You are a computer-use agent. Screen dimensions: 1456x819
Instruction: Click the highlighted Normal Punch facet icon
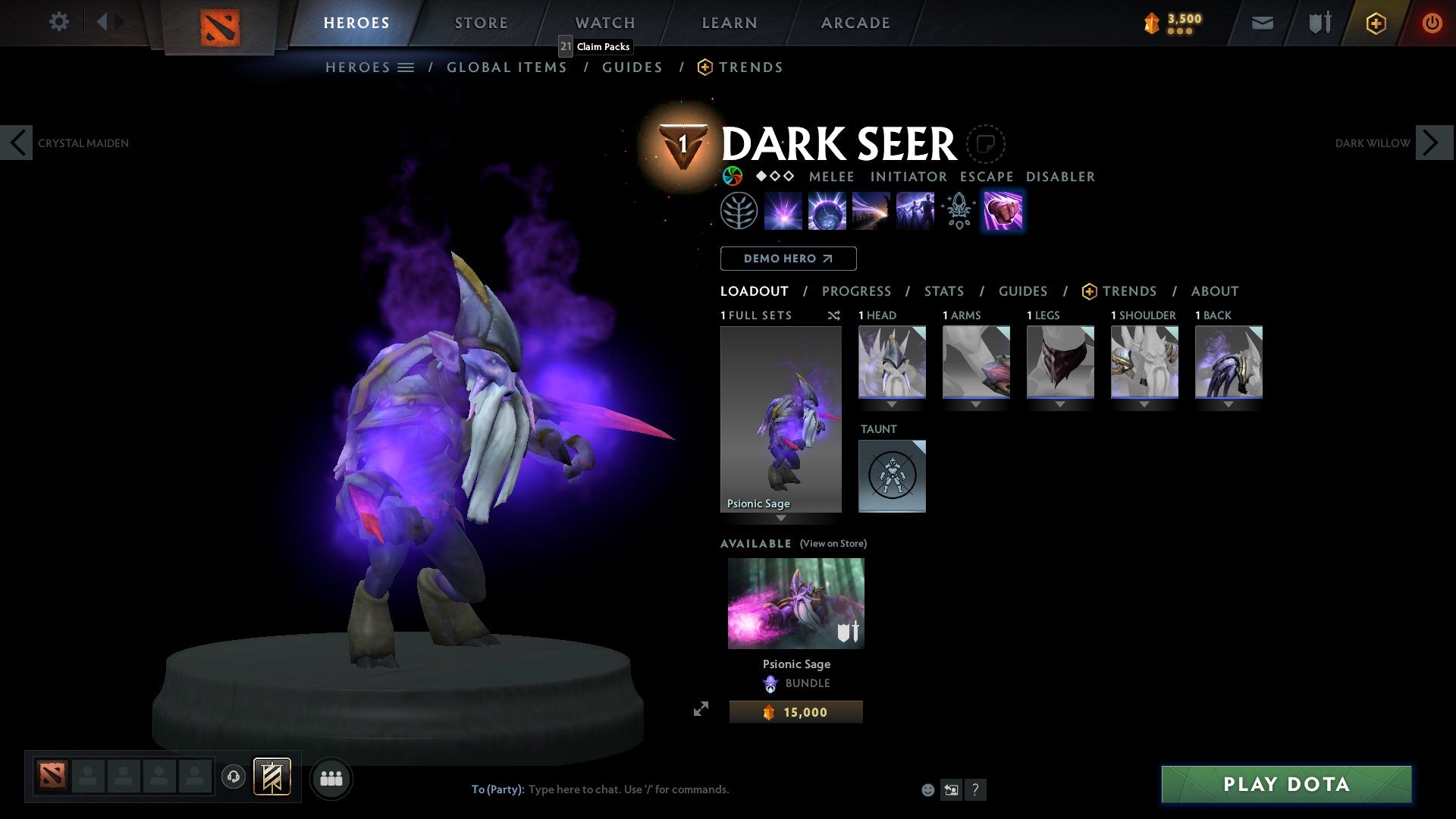[1003, 210]
